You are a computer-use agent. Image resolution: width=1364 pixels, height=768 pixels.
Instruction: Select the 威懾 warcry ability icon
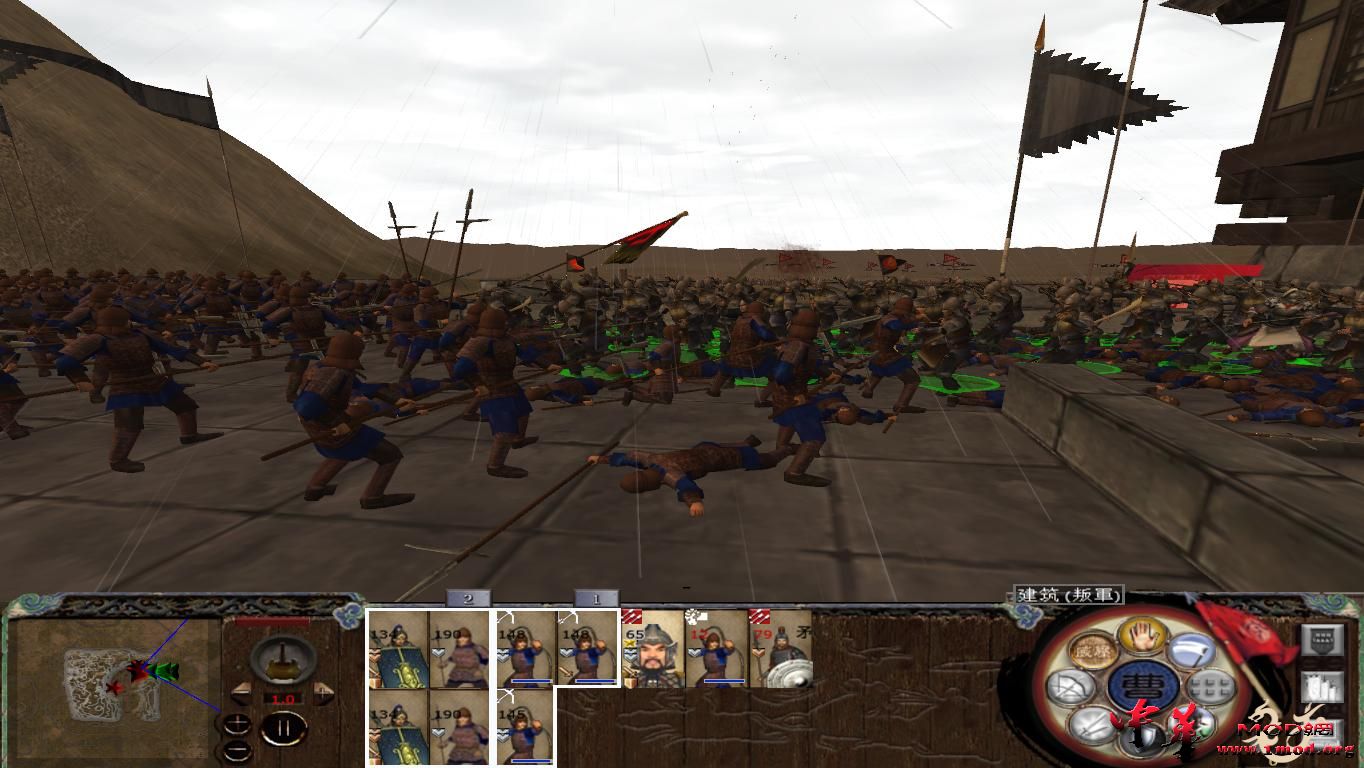(x=1092, y=649)
